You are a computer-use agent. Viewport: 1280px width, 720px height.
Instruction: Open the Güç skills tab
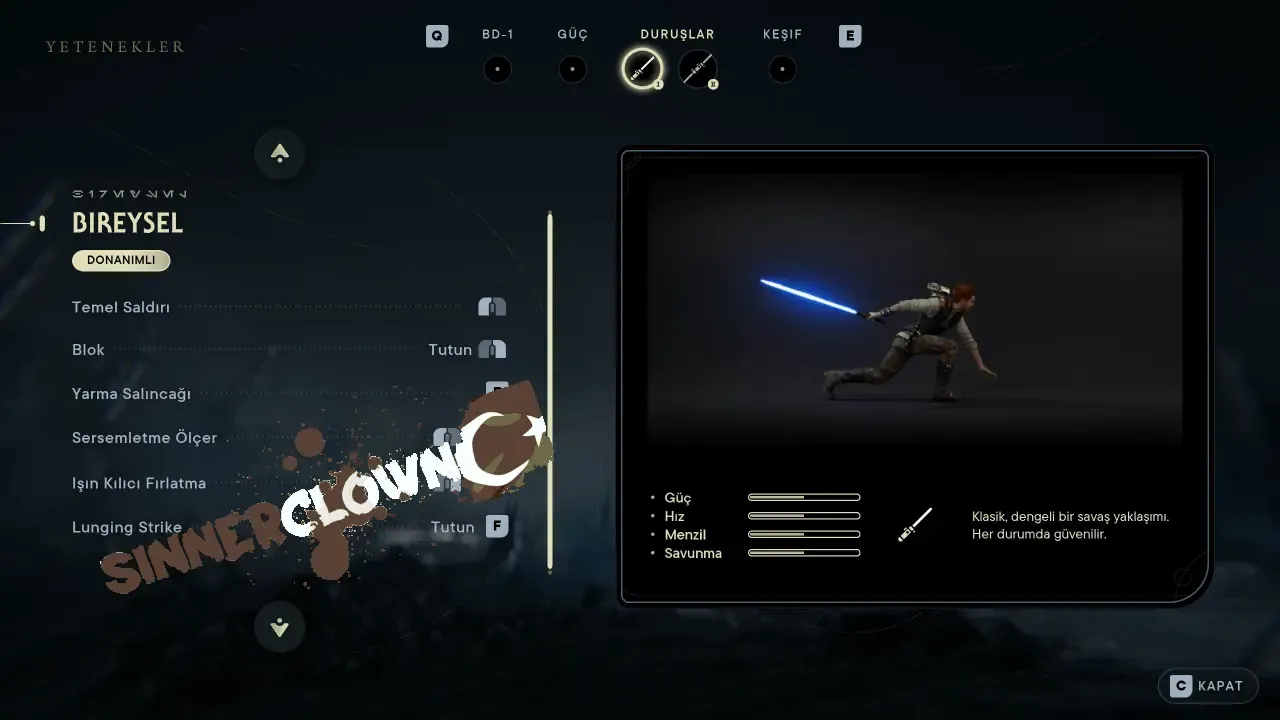(x=572, y=69)
